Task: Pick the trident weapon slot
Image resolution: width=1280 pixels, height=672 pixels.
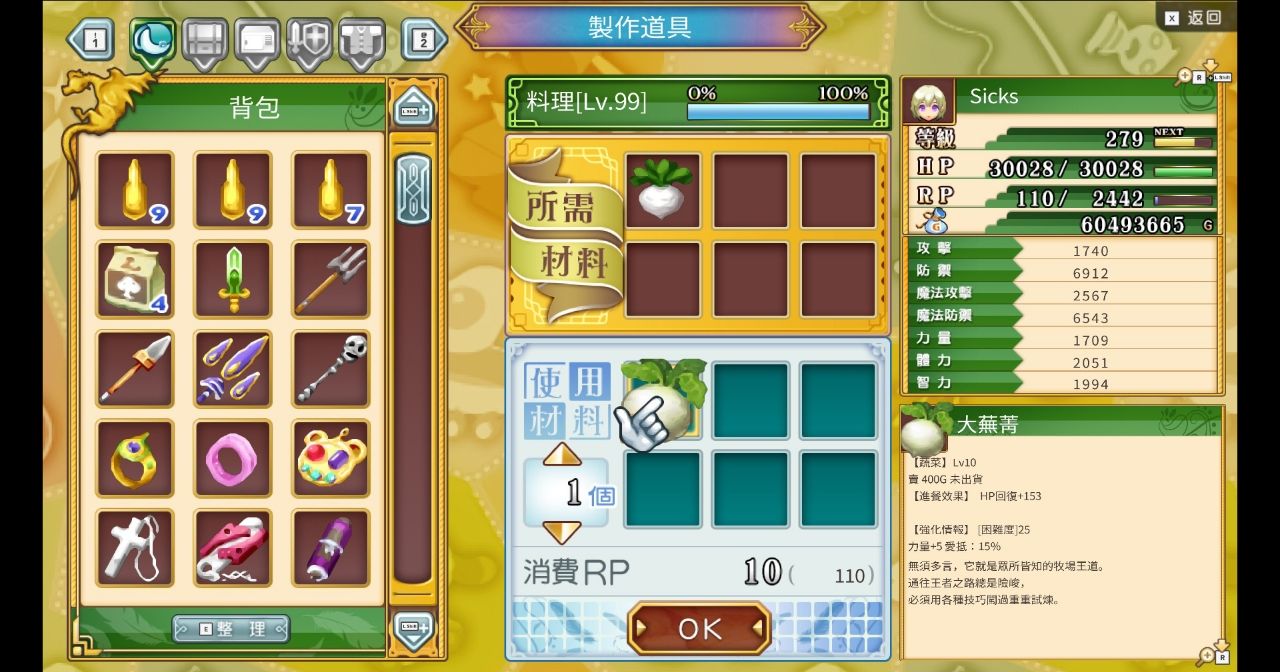Action: pos(330,279)
